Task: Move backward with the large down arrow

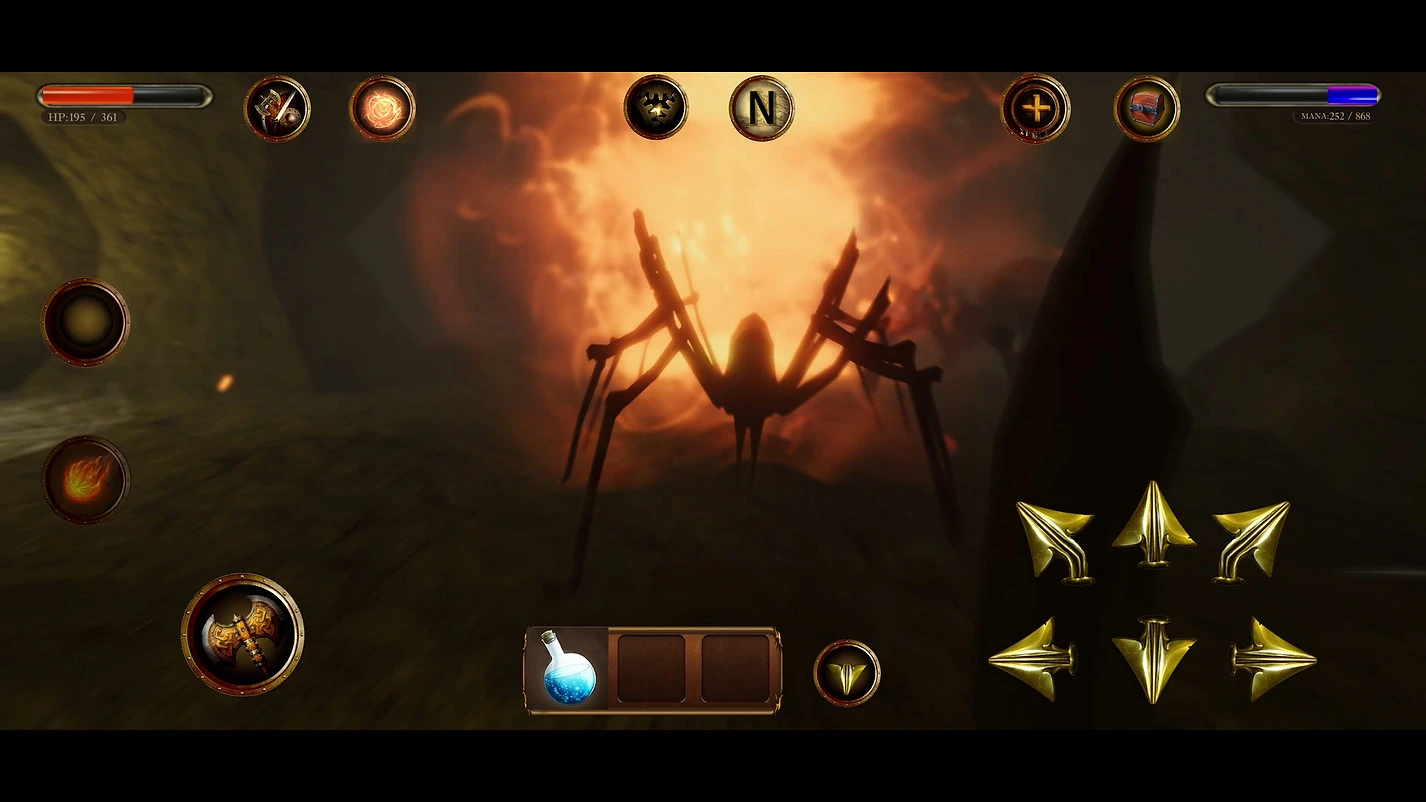Action: pos(1153,661)
